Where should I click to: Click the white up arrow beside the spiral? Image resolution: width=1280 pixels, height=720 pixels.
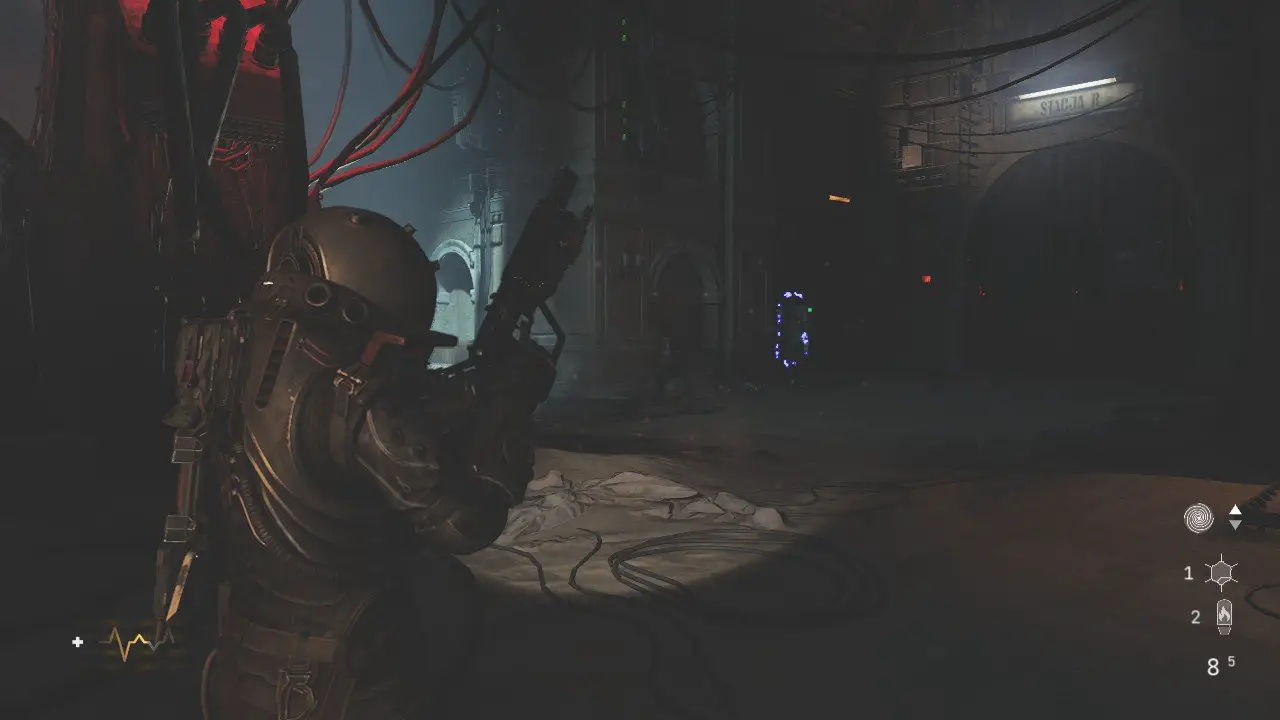pyautogui.click(x=1235, y=510)
